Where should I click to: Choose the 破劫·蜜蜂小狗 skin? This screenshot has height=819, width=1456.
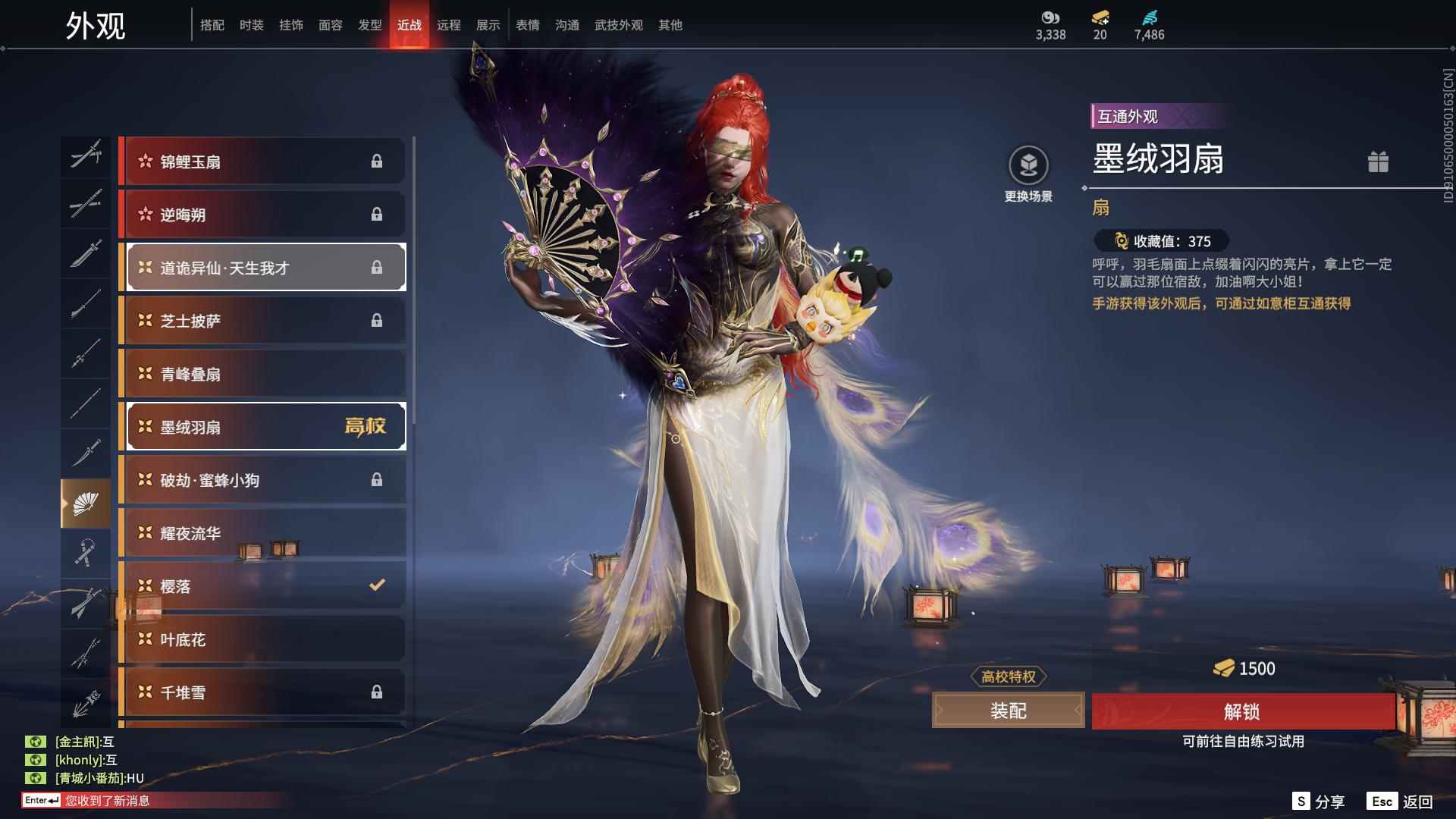click(x=262, y=480)
